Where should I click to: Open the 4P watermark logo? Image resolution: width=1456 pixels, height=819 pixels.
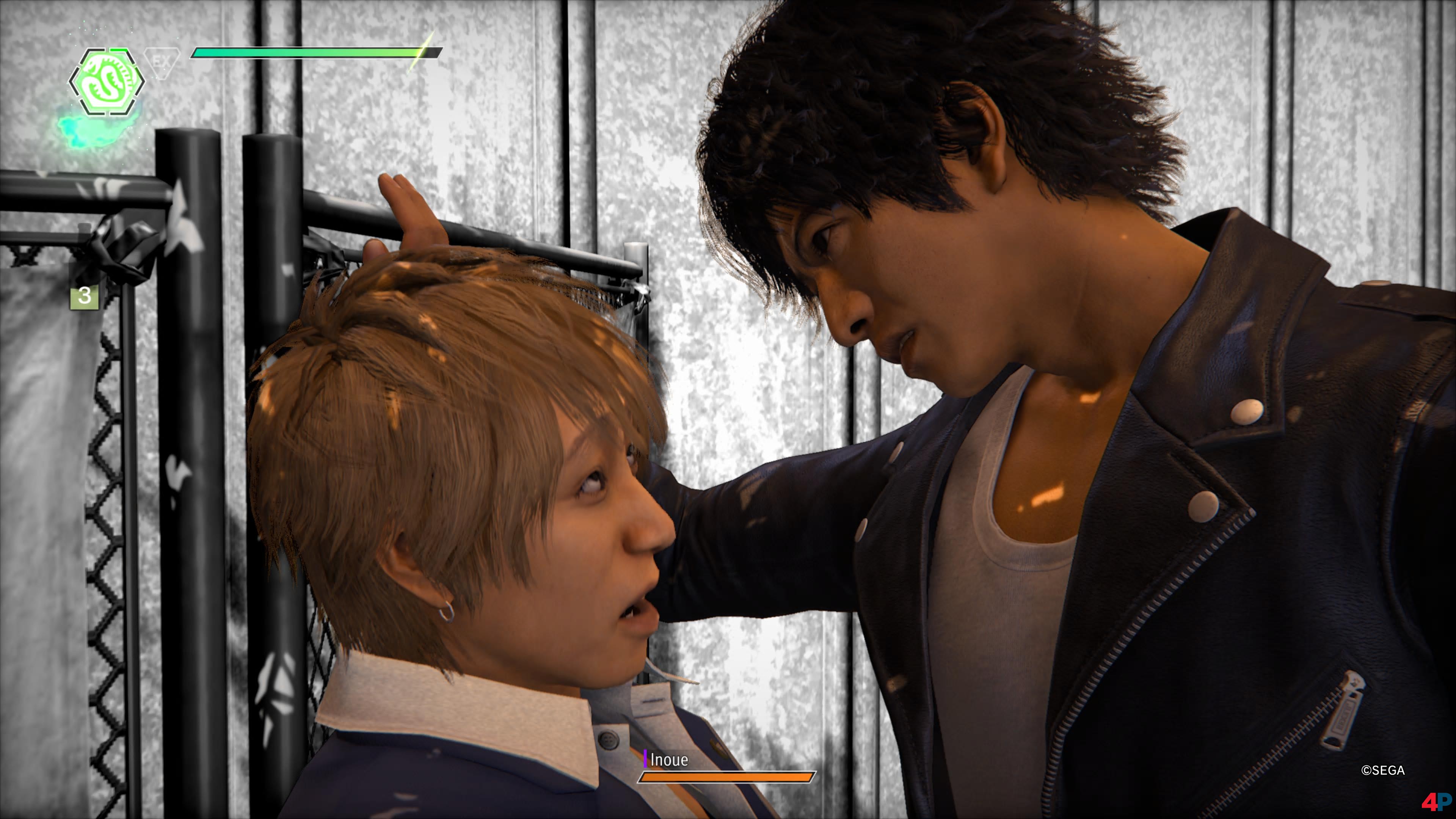(1436, 802)
